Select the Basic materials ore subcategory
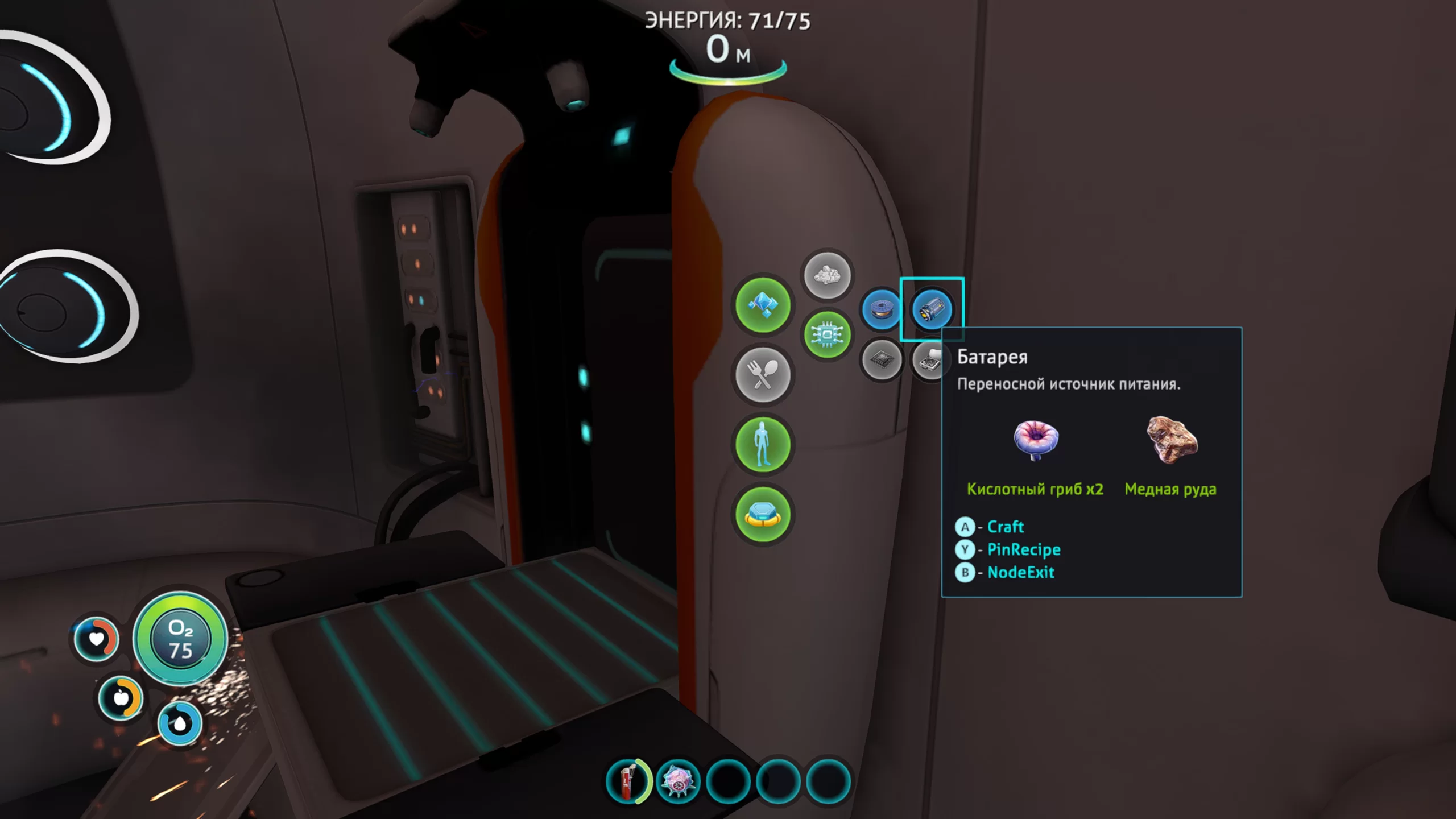This screenshot has width=1456, height=819. (827, 276)
